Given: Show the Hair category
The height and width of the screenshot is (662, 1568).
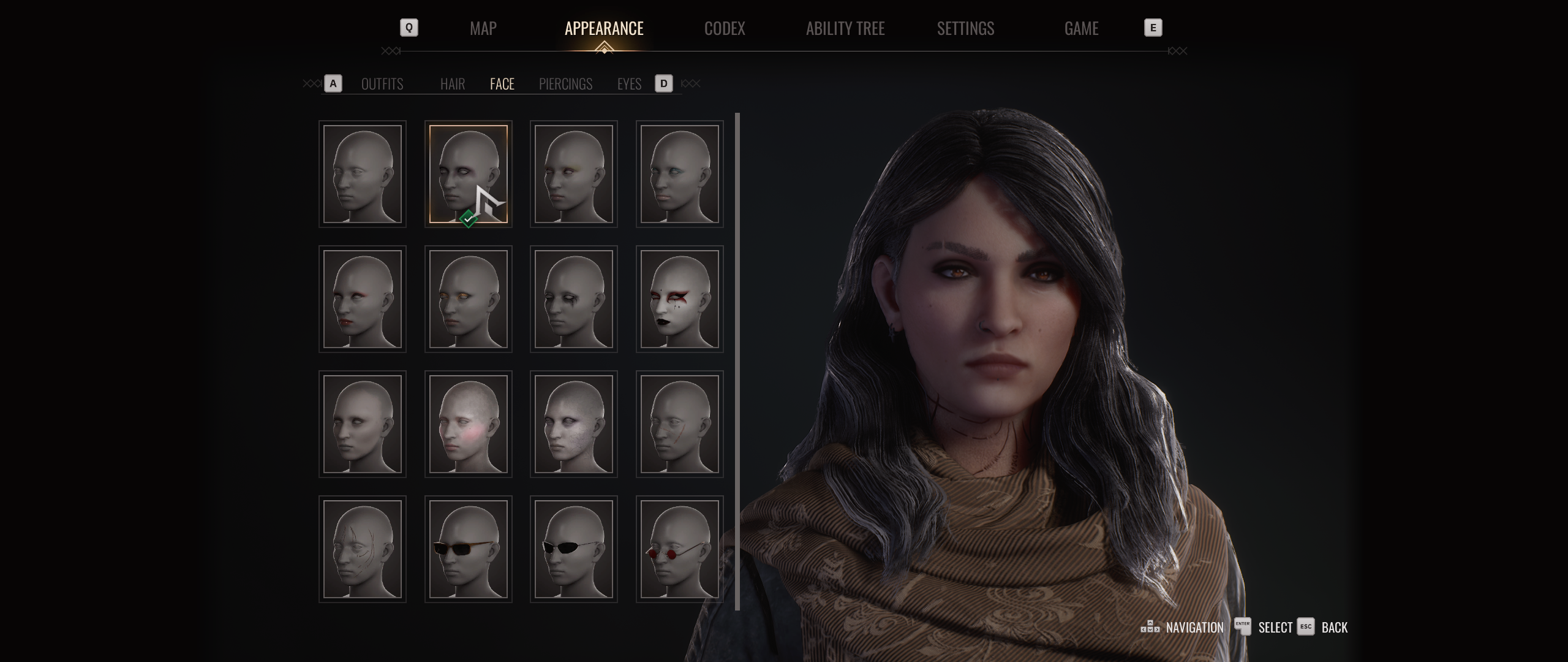Looking at the screenshot, I should click(x=453, y=84).
